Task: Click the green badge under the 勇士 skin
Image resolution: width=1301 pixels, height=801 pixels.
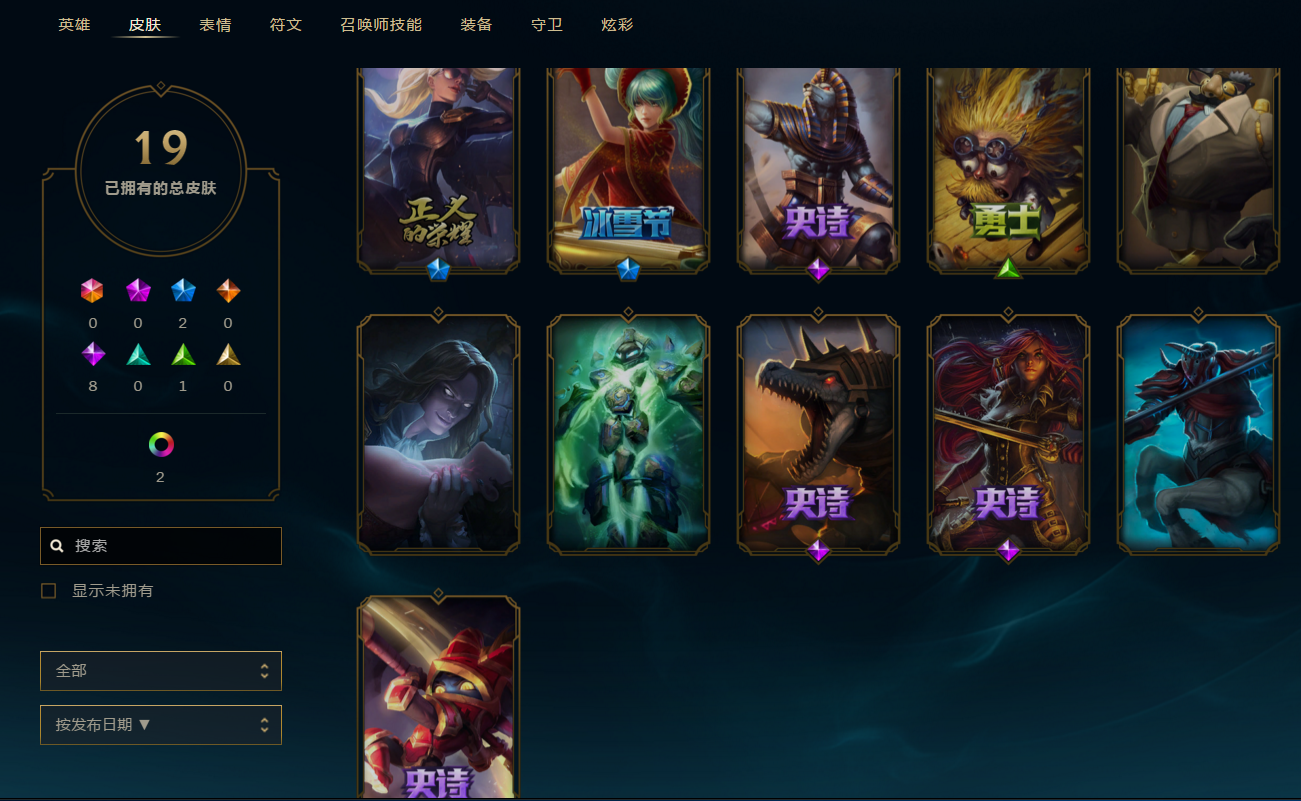Action: 1008,269
